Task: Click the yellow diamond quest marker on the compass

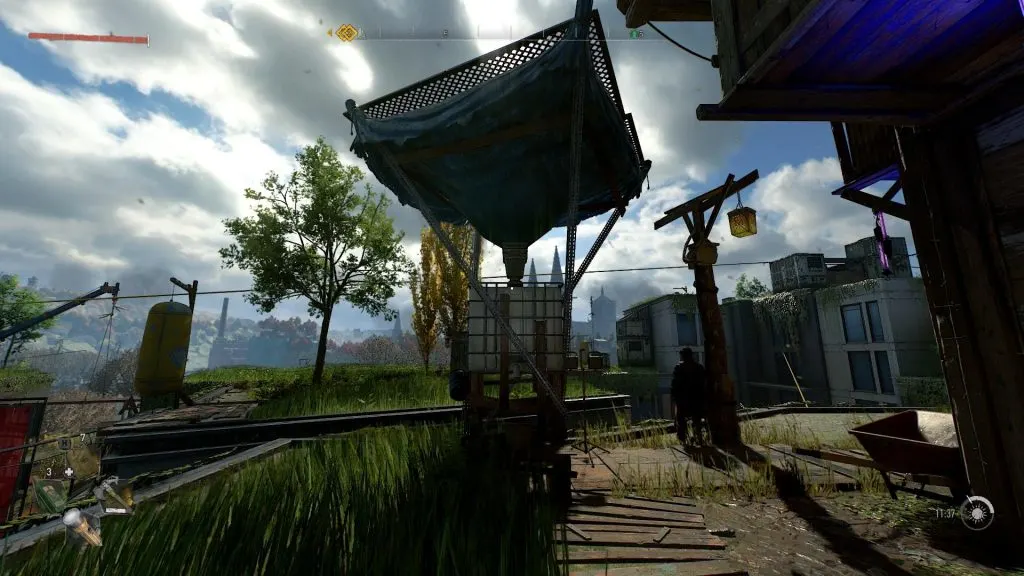Action: click(346, 33)
